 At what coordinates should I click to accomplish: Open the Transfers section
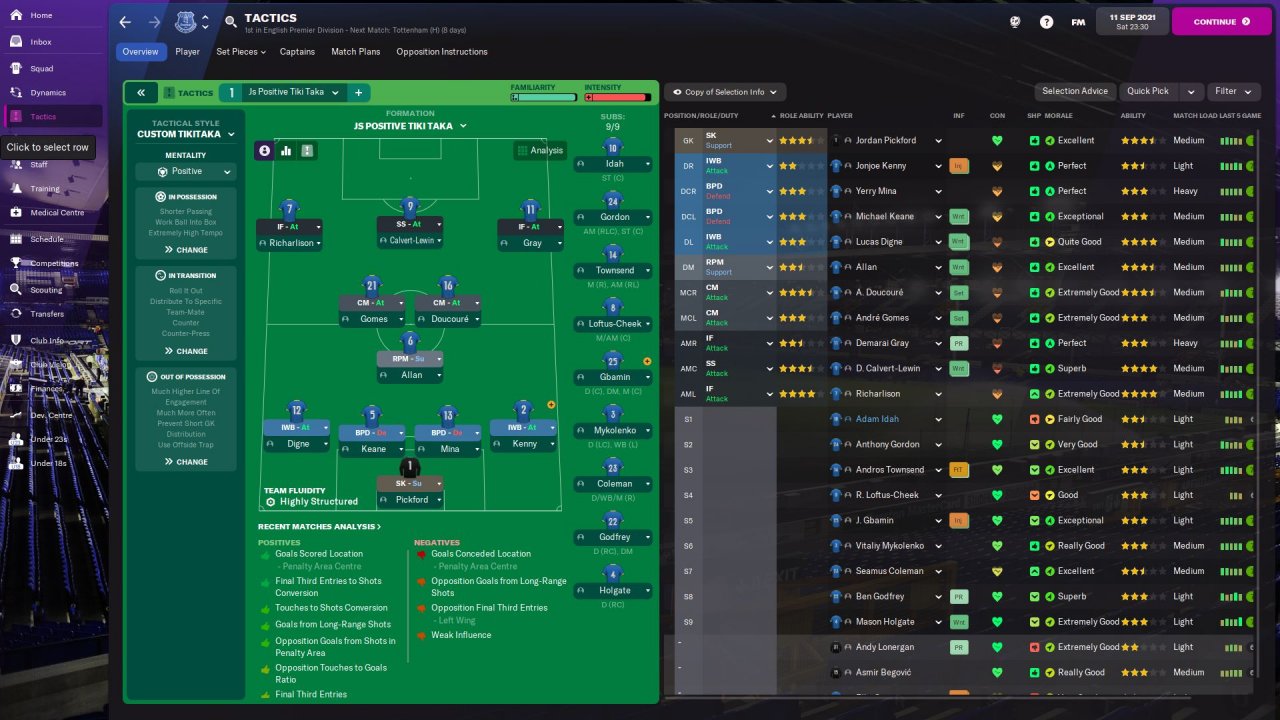47,314
